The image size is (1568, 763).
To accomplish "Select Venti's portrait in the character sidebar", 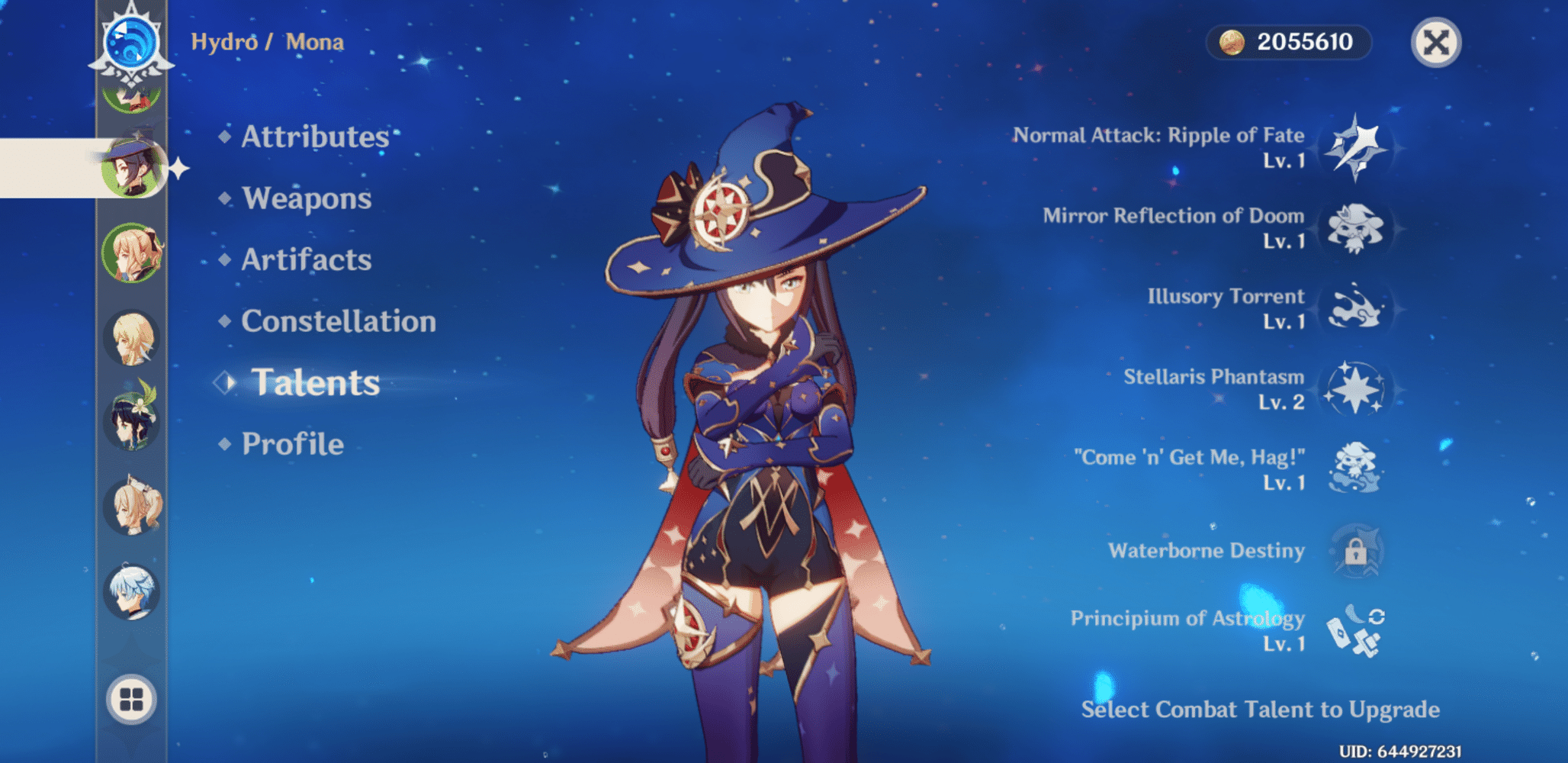I will pos(131,421).
